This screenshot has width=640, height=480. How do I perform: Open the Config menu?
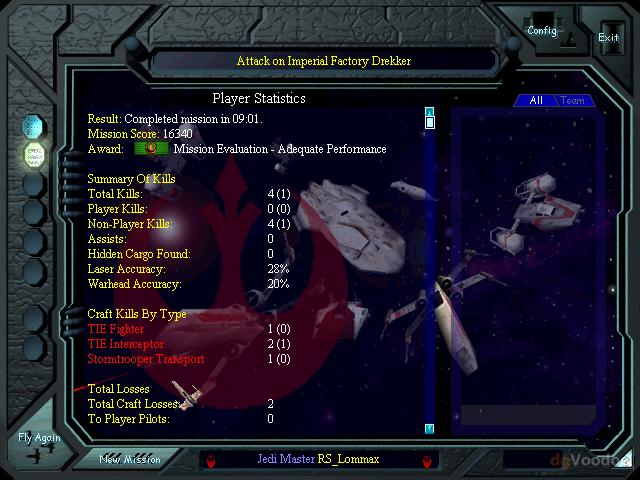pos(542,29)
